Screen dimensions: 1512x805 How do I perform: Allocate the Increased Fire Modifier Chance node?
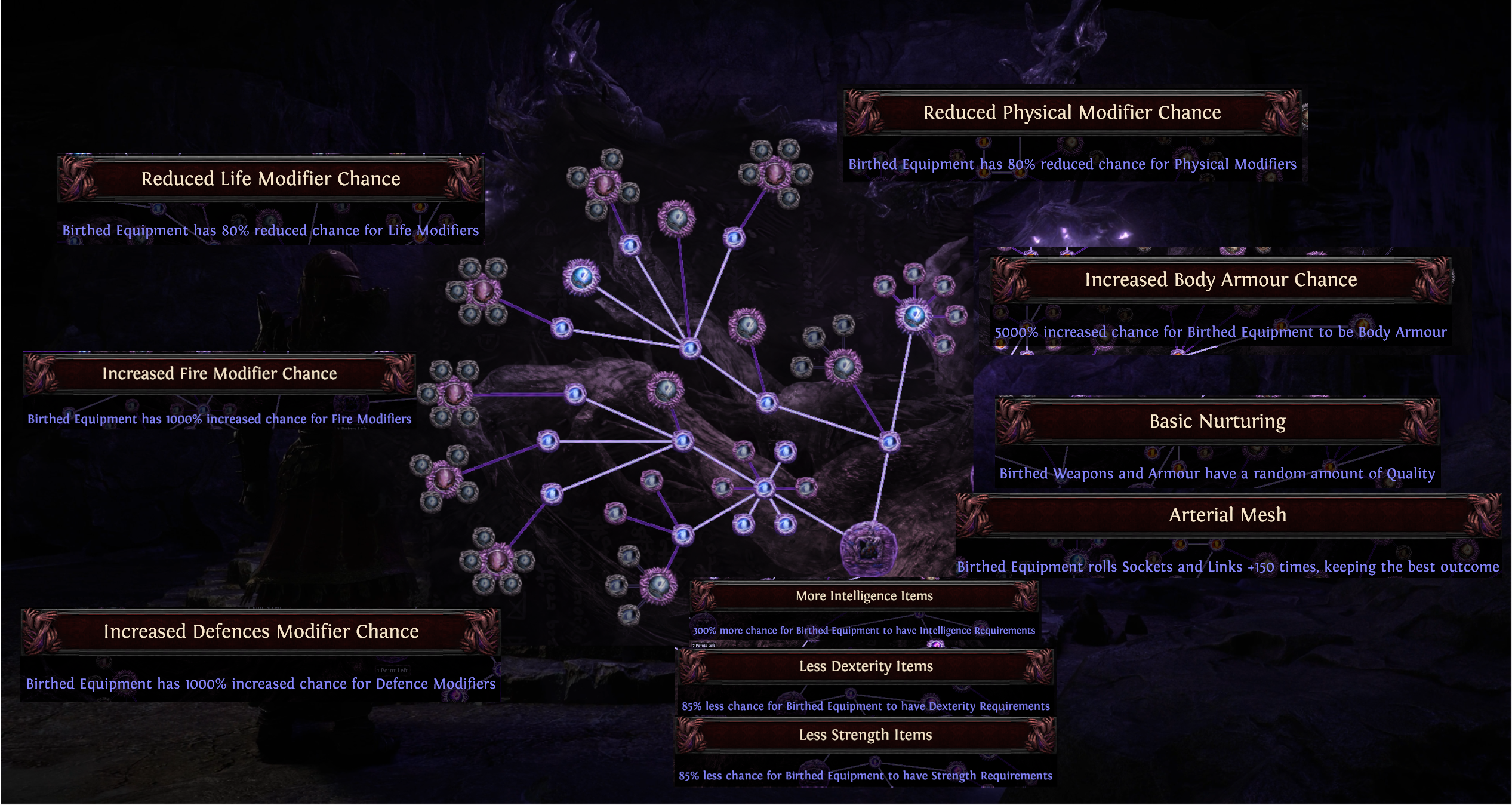tap(219, 373)
